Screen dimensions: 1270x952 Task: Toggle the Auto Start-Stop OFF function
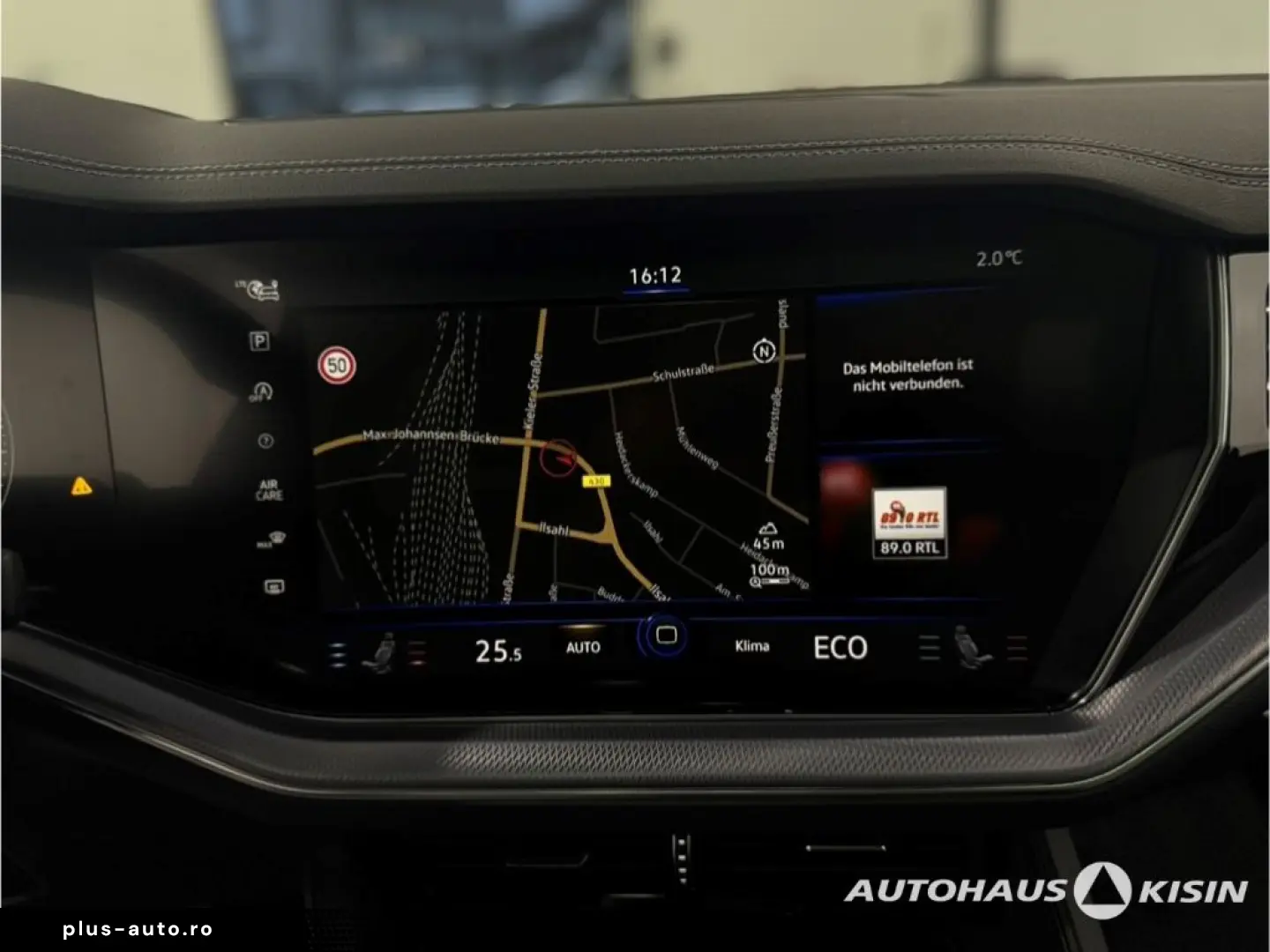(x=262, y=392)
